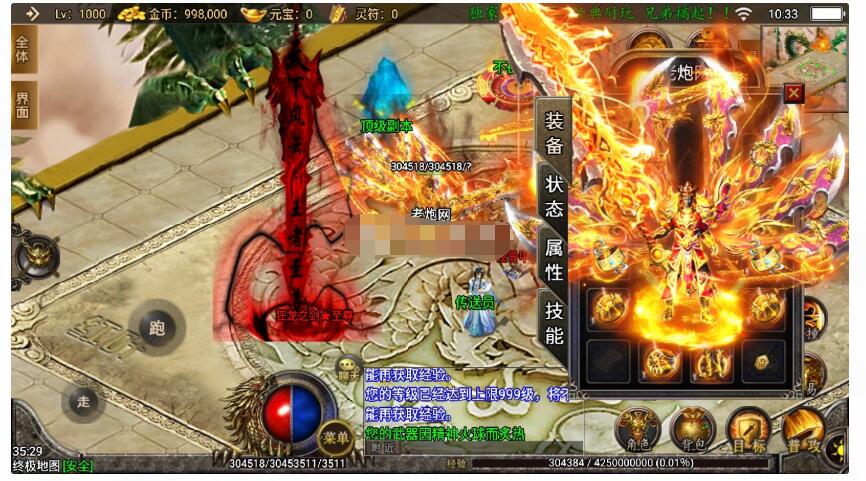Toggle the 走 walk button
Viewport: 866px width, 481px height.
83,401
